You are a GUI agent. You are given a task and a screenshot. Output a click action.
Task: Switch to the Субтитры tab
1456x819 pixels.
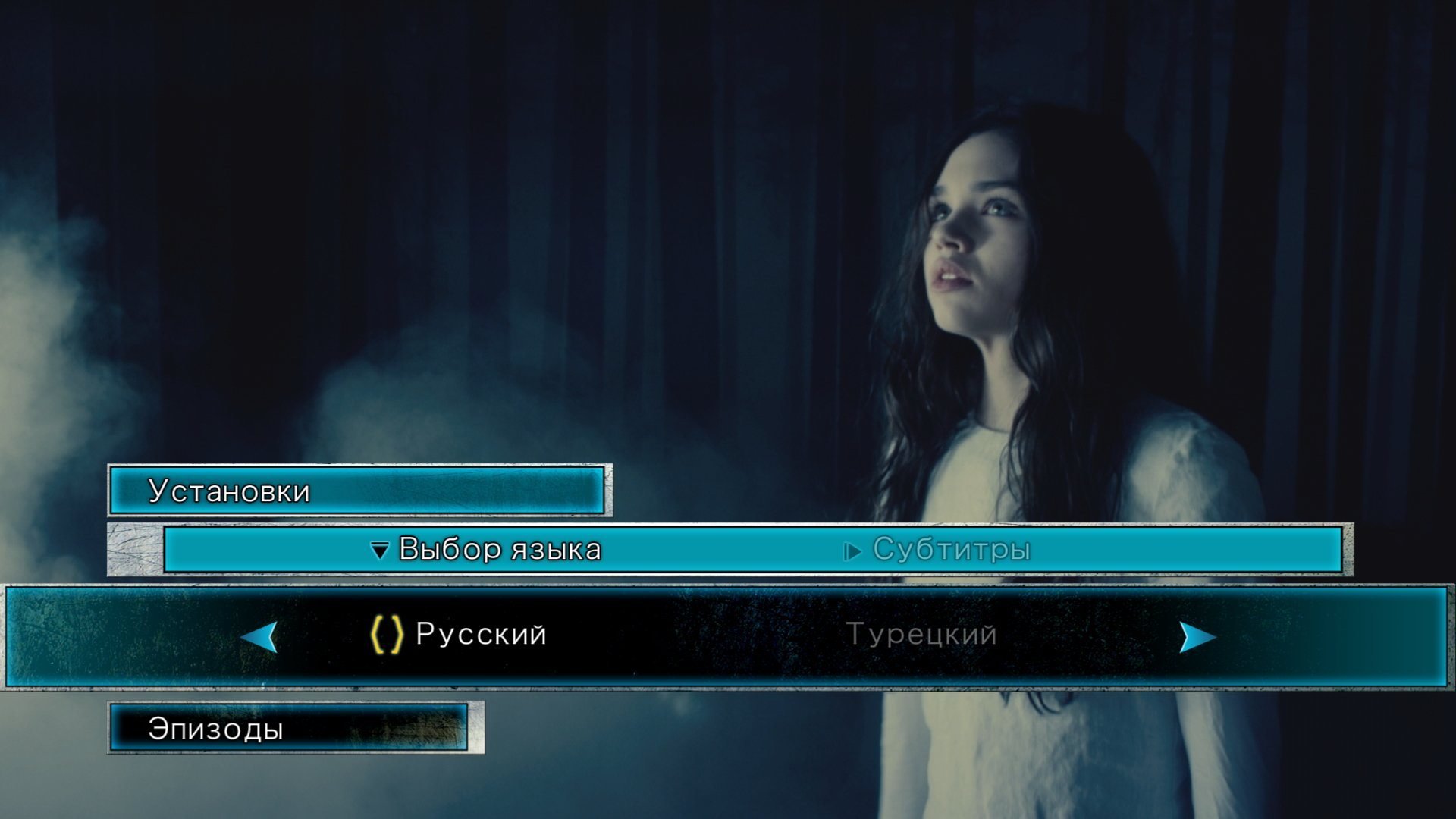(x=951, y=549)
